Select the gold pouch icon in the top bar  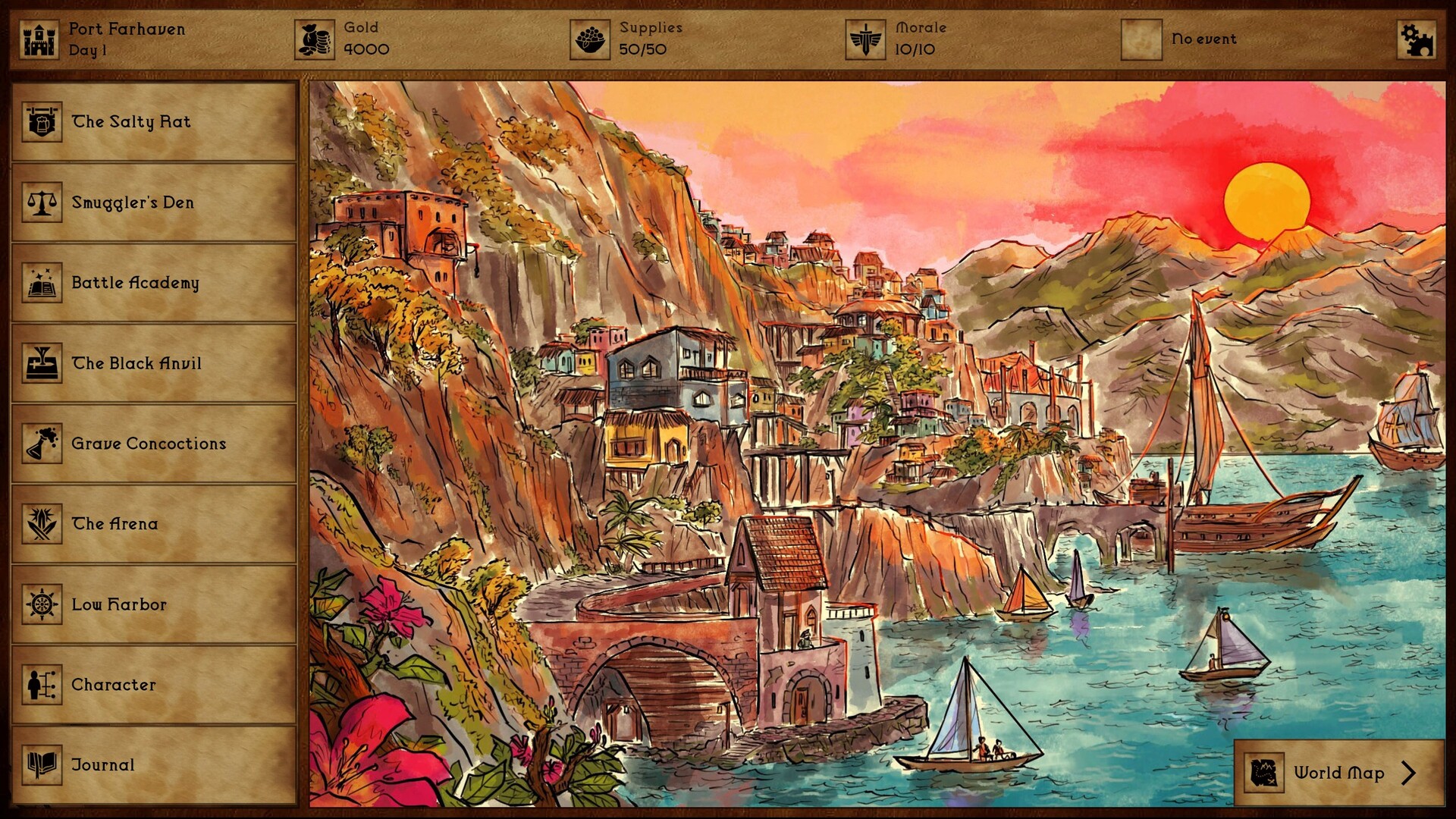(315, 36)
